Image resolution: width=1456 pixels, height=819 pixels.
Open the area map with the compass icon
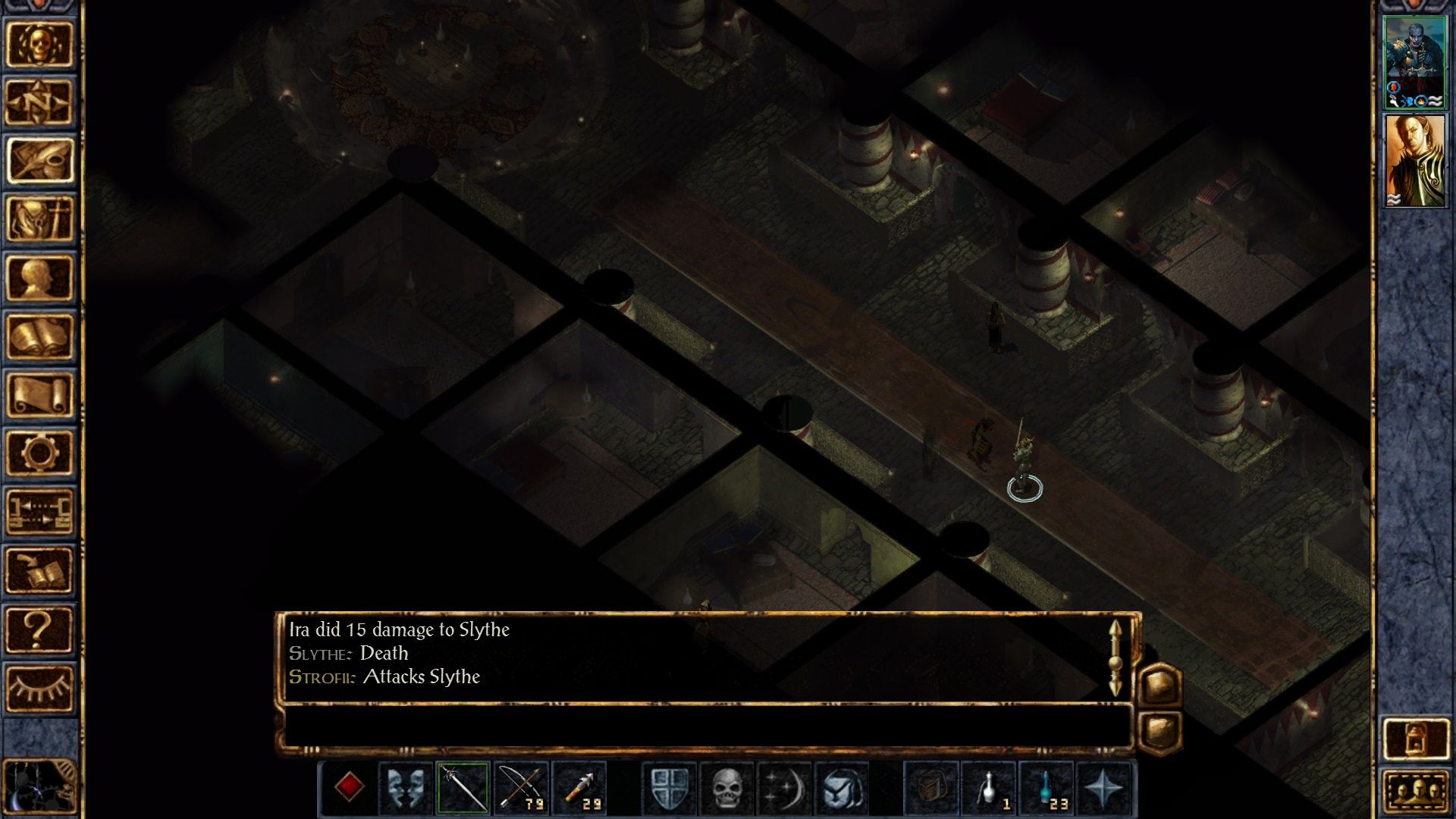[39, 102]
